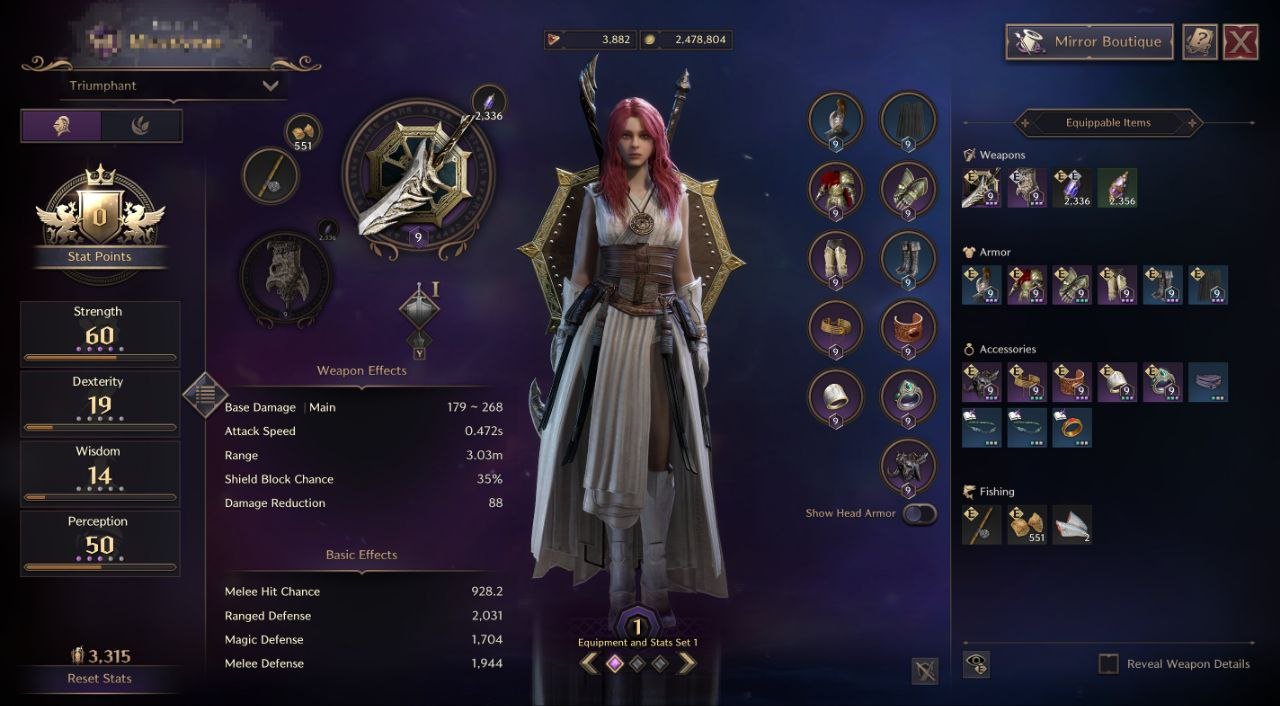Open the help book icon

point(1199,42)
